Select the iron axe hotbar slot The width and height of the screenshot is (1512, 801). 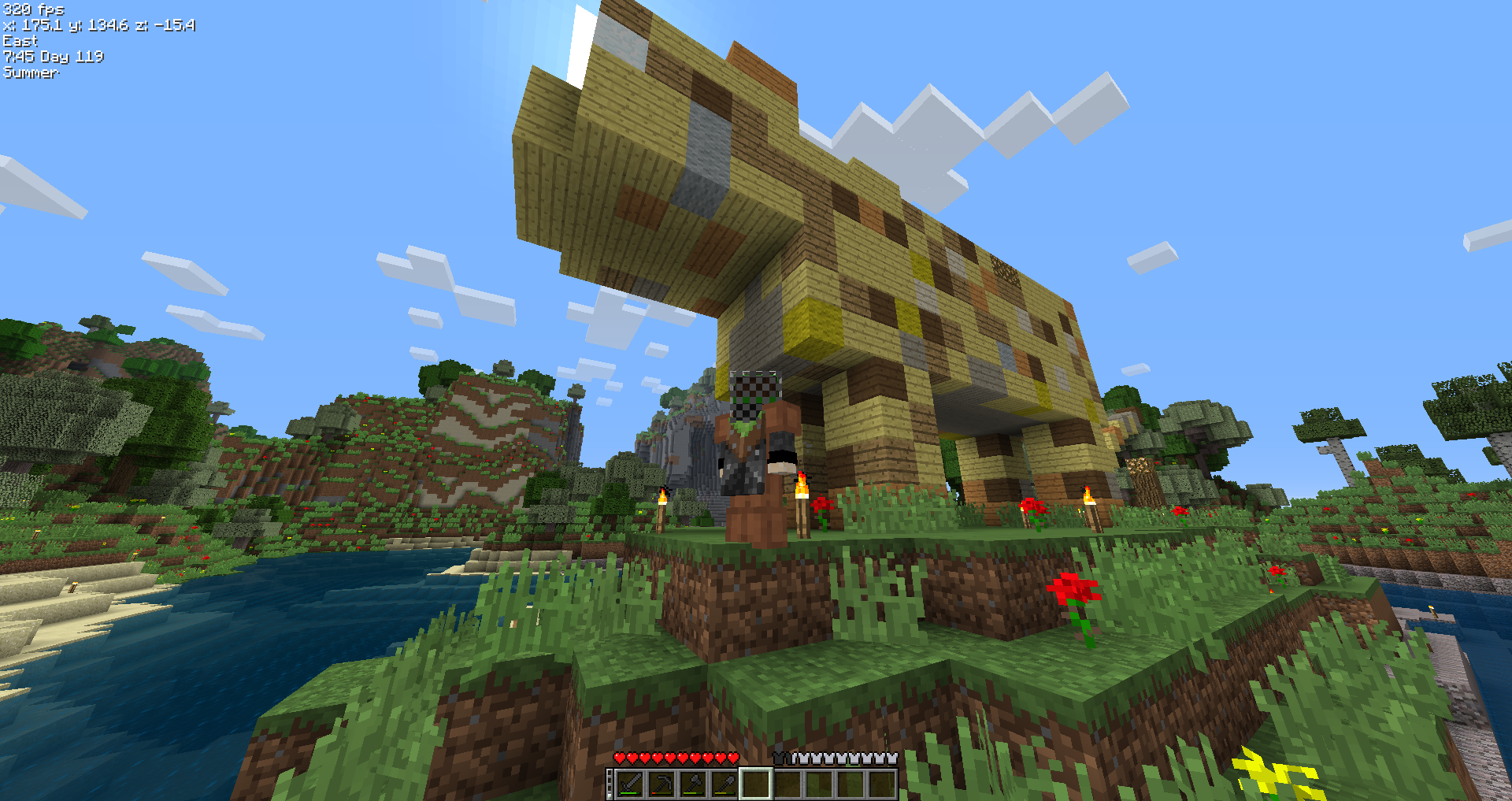(691, 784)
